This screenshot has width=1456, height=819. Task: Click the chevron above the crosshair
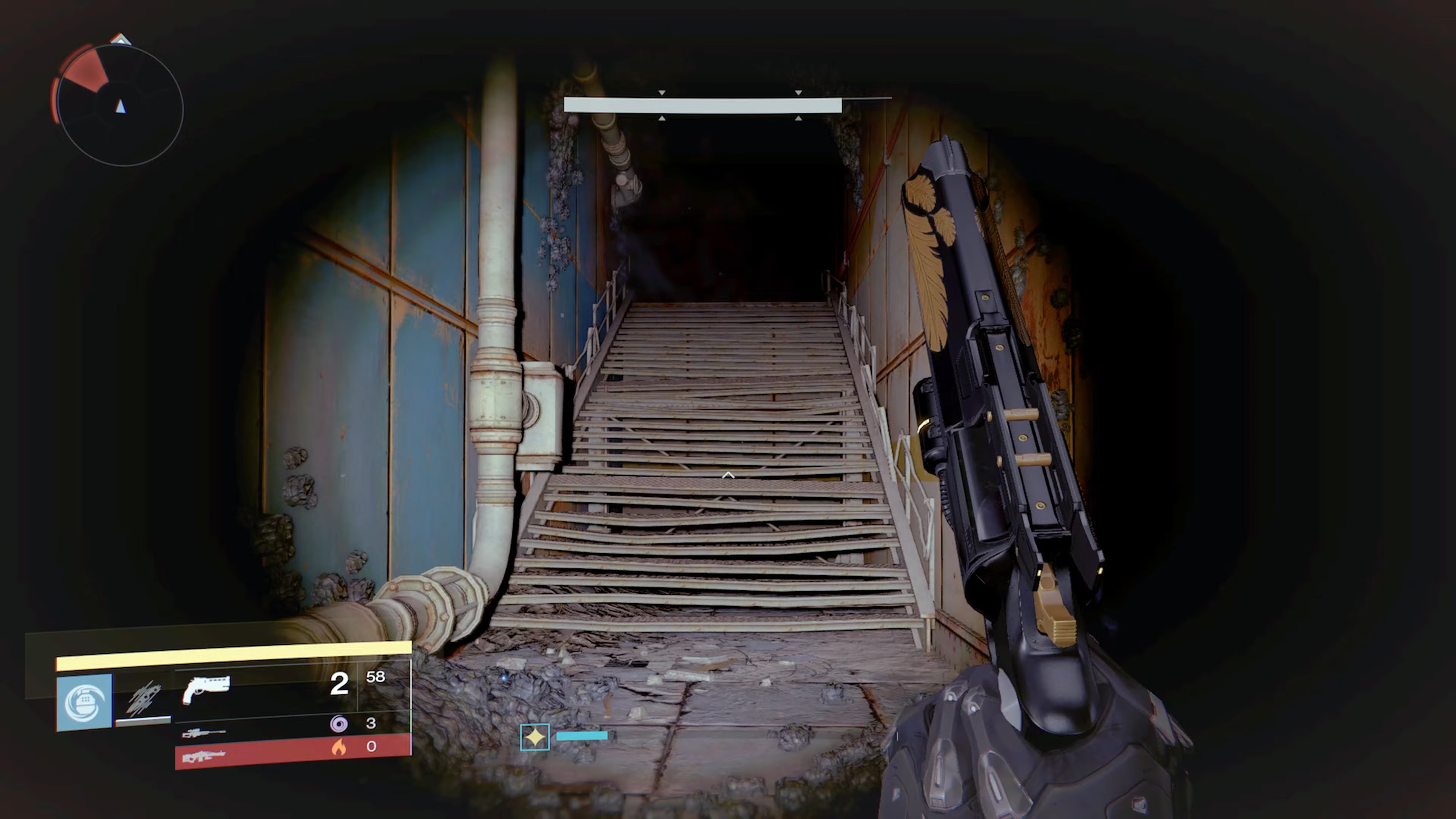pyautogui.click(x=728, y=475)
